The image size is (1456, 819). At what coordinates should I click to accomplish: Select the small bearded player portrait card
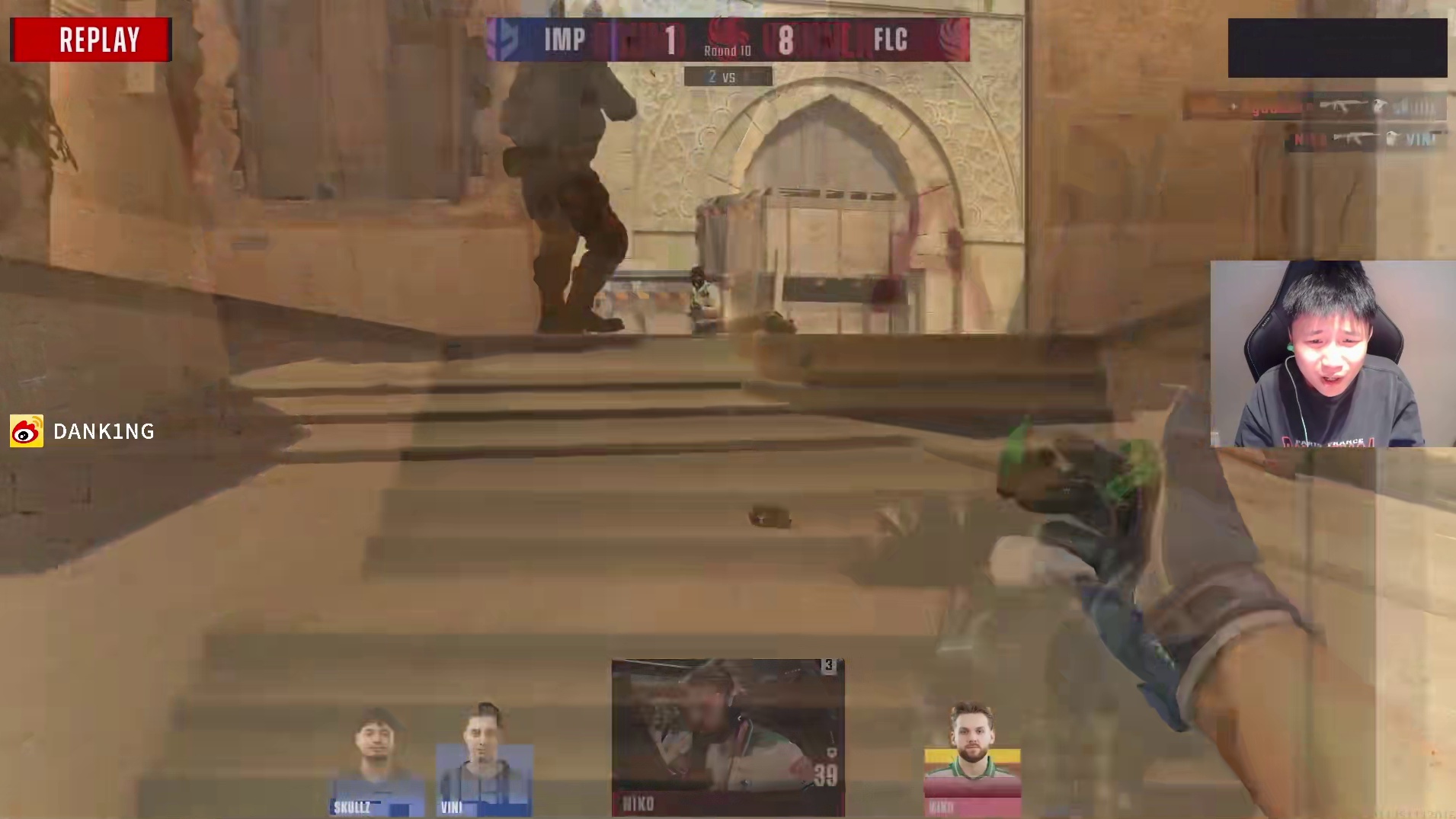(972, 760)
